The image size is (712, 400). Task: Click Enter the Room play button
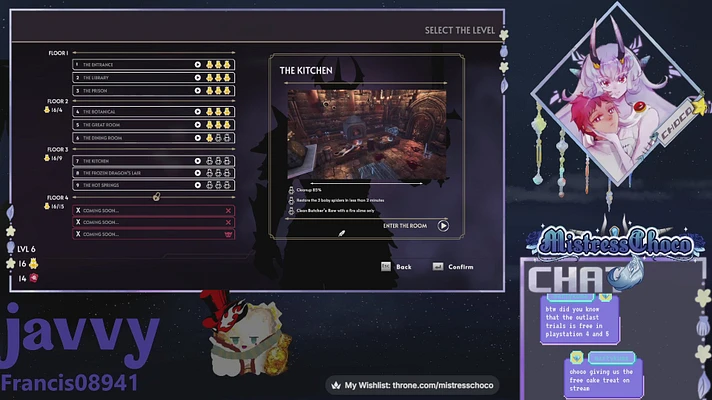443,226
